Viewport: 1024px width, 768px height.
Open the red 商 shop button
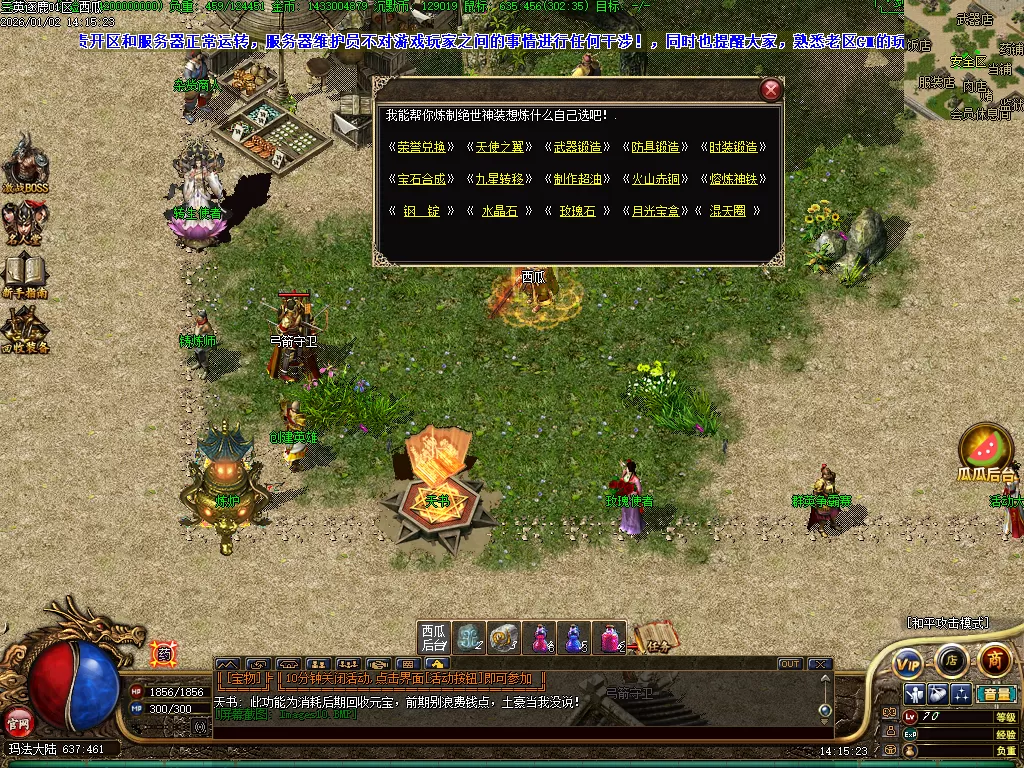coord(994,659)
